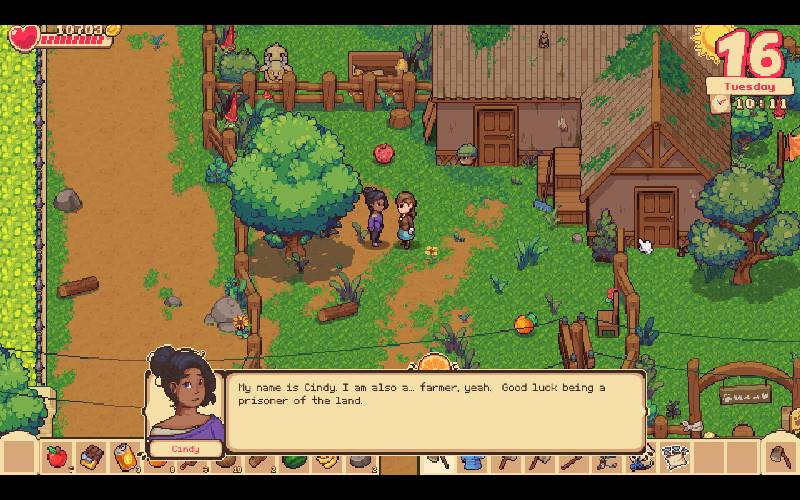The image size is (800, 500).
Task: Equip the blue watering can
Action: pos(470,461)
